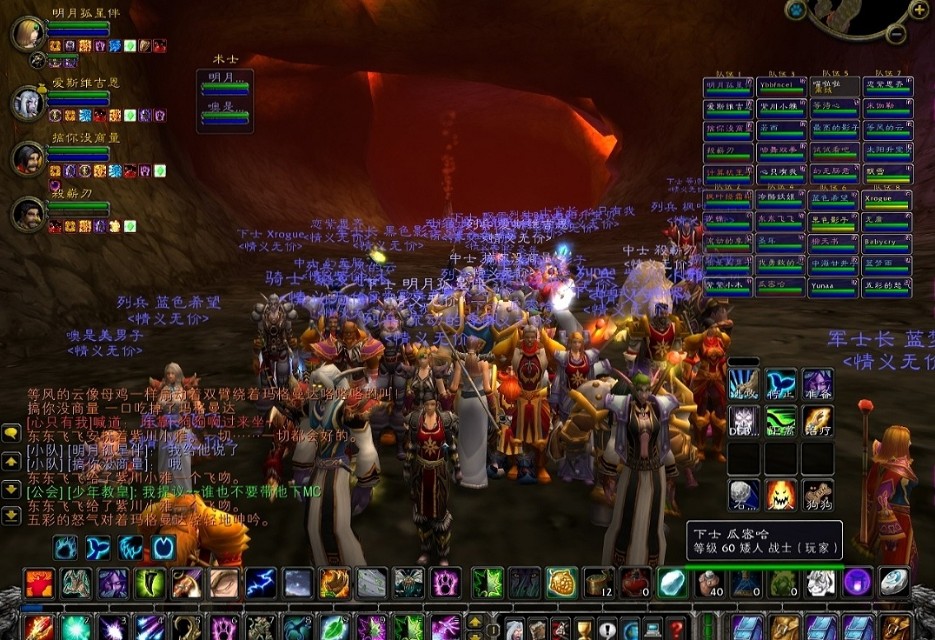The width and height of the screenshot is (935, 640).
Task: Open the chat menu speech bubble button
Action: coord(11,433)
